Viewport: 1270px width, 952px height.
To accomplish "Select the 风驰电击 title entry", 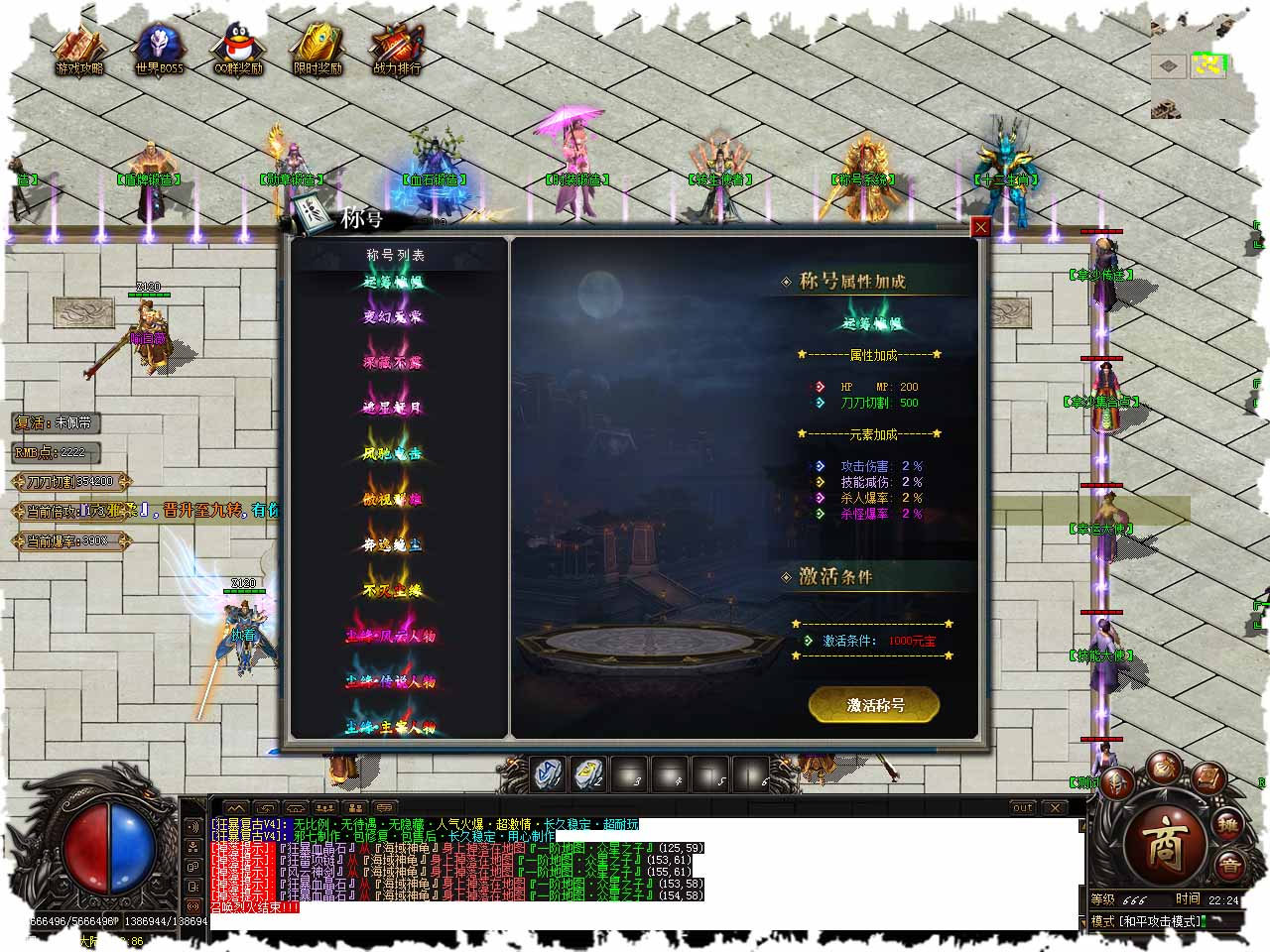I will pos(392,453).
